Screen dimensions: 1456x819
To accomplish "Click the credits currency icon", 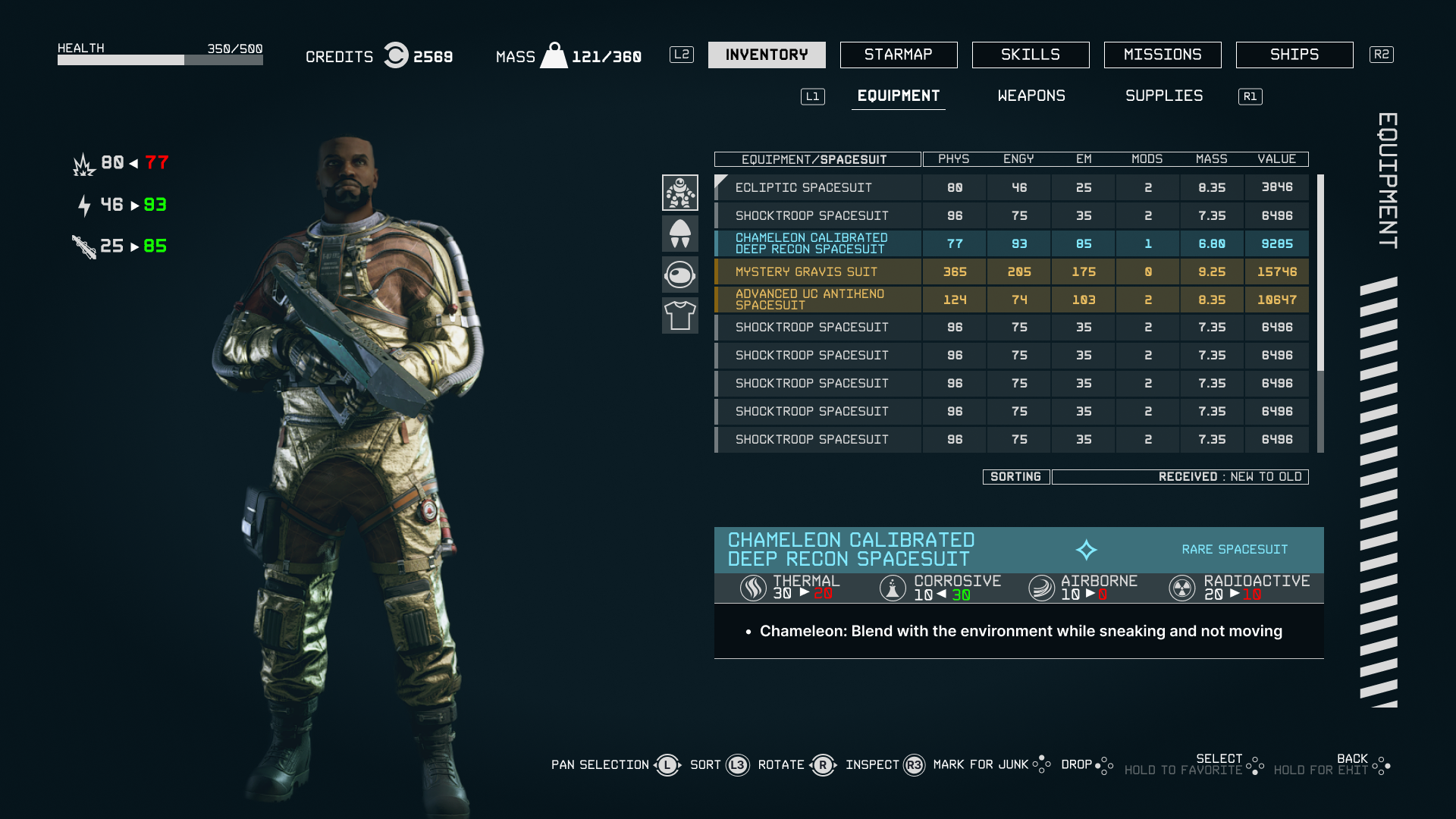I will pos(396,56).
